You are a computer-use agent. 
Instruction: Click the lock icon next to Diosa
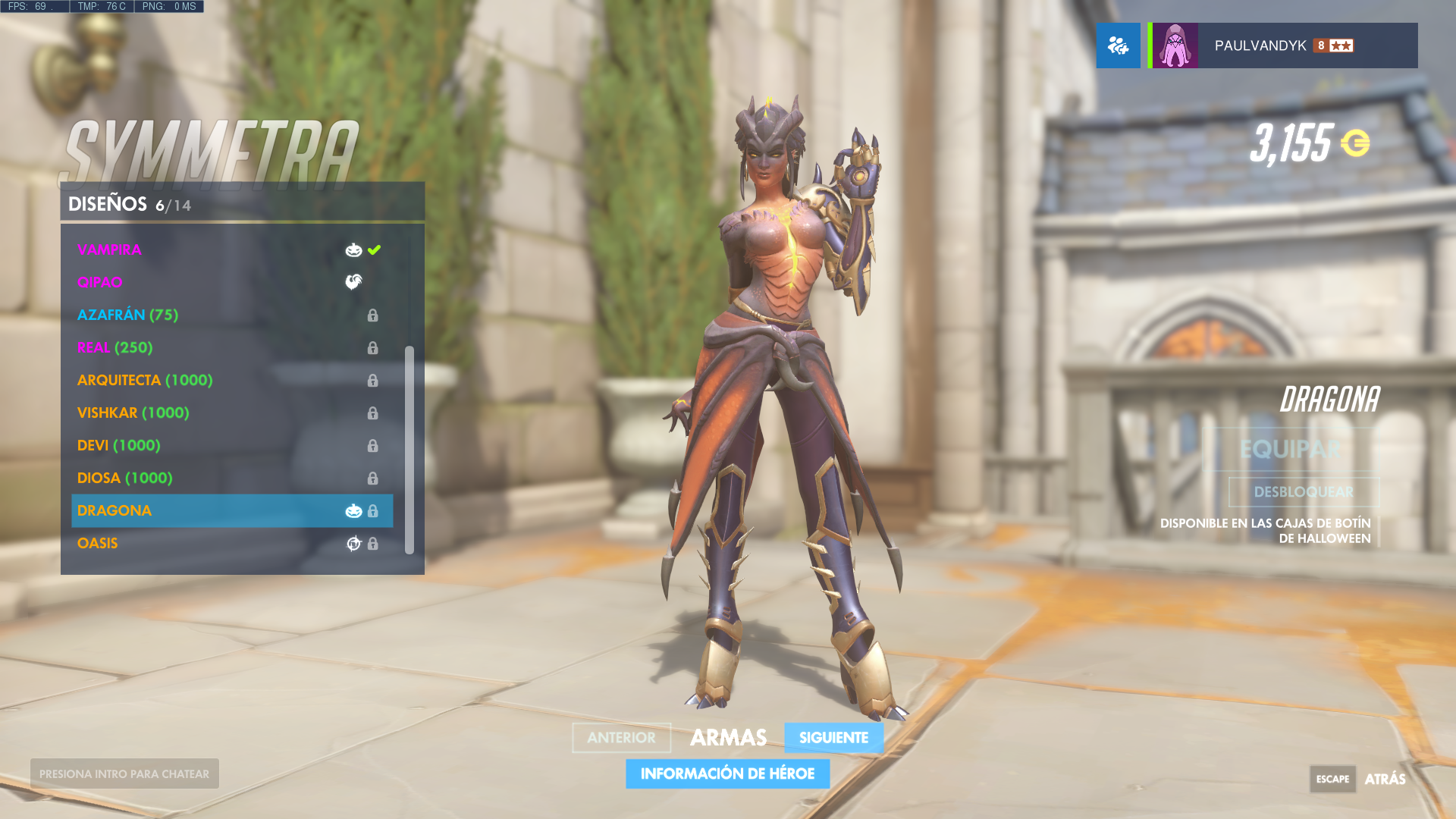372,479
